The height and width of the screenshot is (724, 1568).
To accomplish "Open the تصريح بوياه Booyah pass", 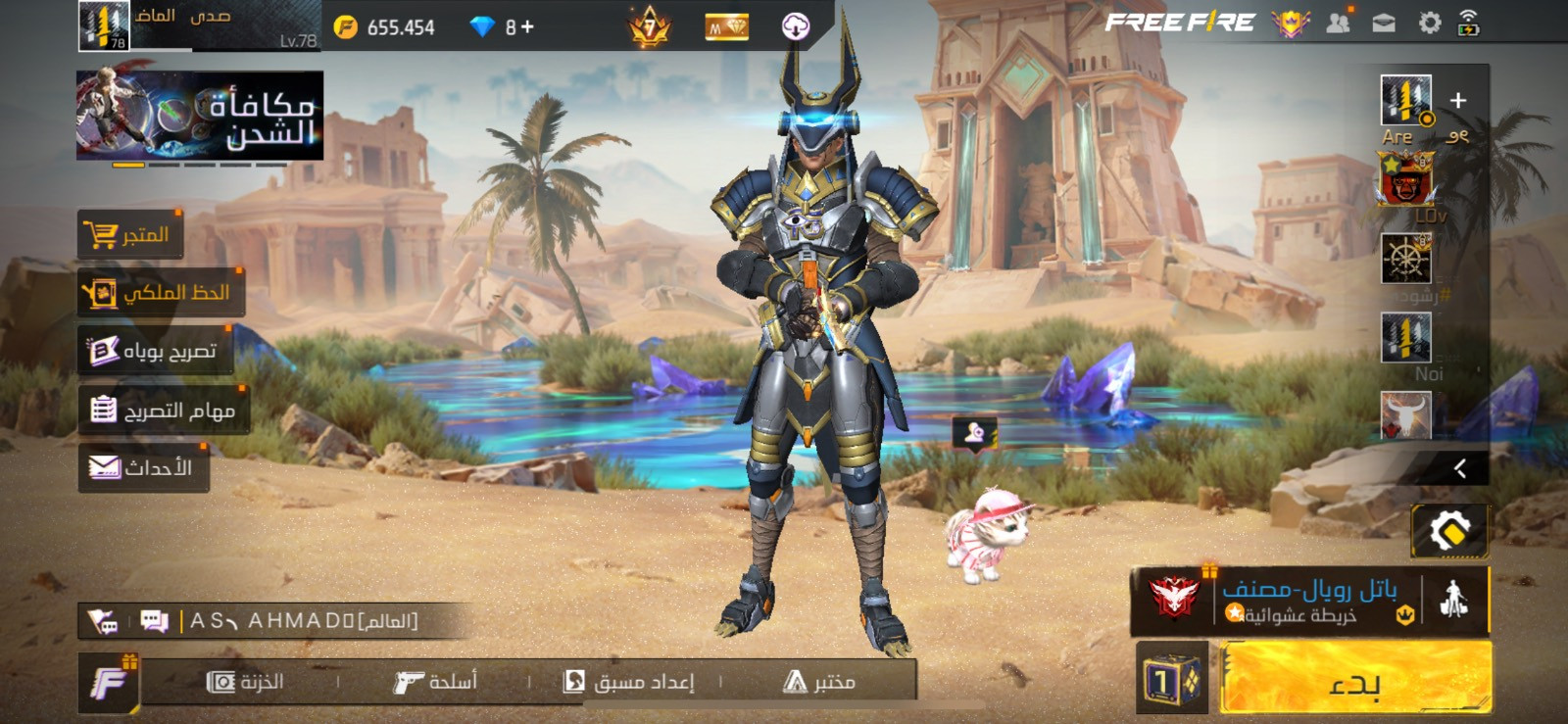I will [156, 351].
